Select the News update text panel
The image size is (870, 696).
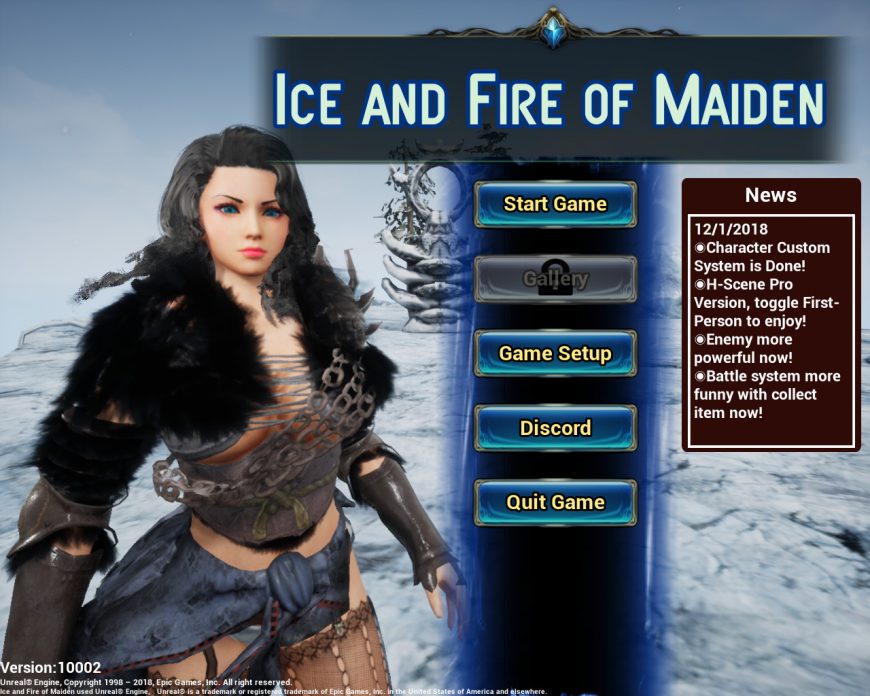(770, 330)
